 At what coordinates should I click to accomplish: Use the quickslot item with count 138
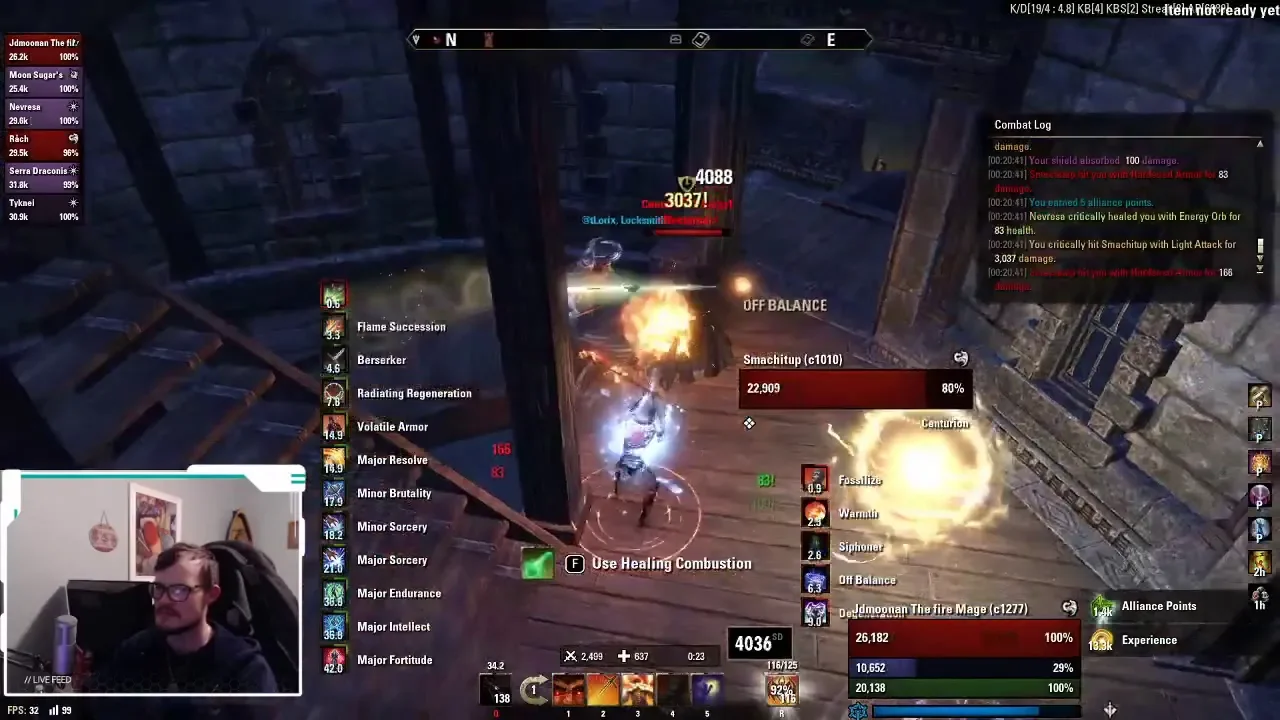tap(496, 689)
